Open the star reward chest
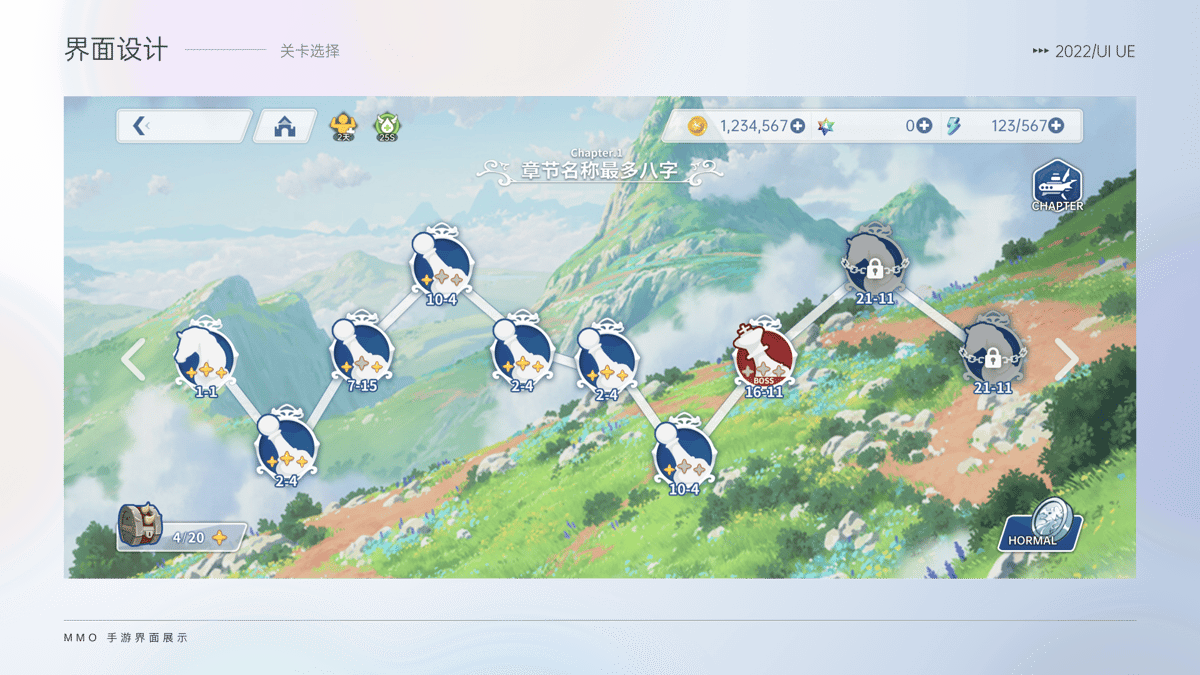 point(140,525)
